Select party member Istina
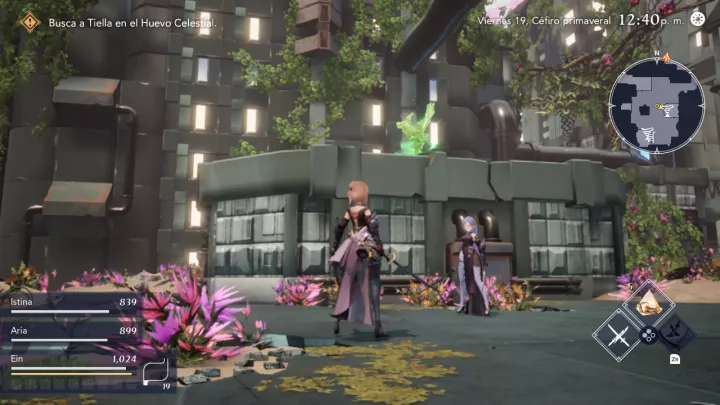The width and height of the screenshot is (720, 405). click(x=72, y=303)
